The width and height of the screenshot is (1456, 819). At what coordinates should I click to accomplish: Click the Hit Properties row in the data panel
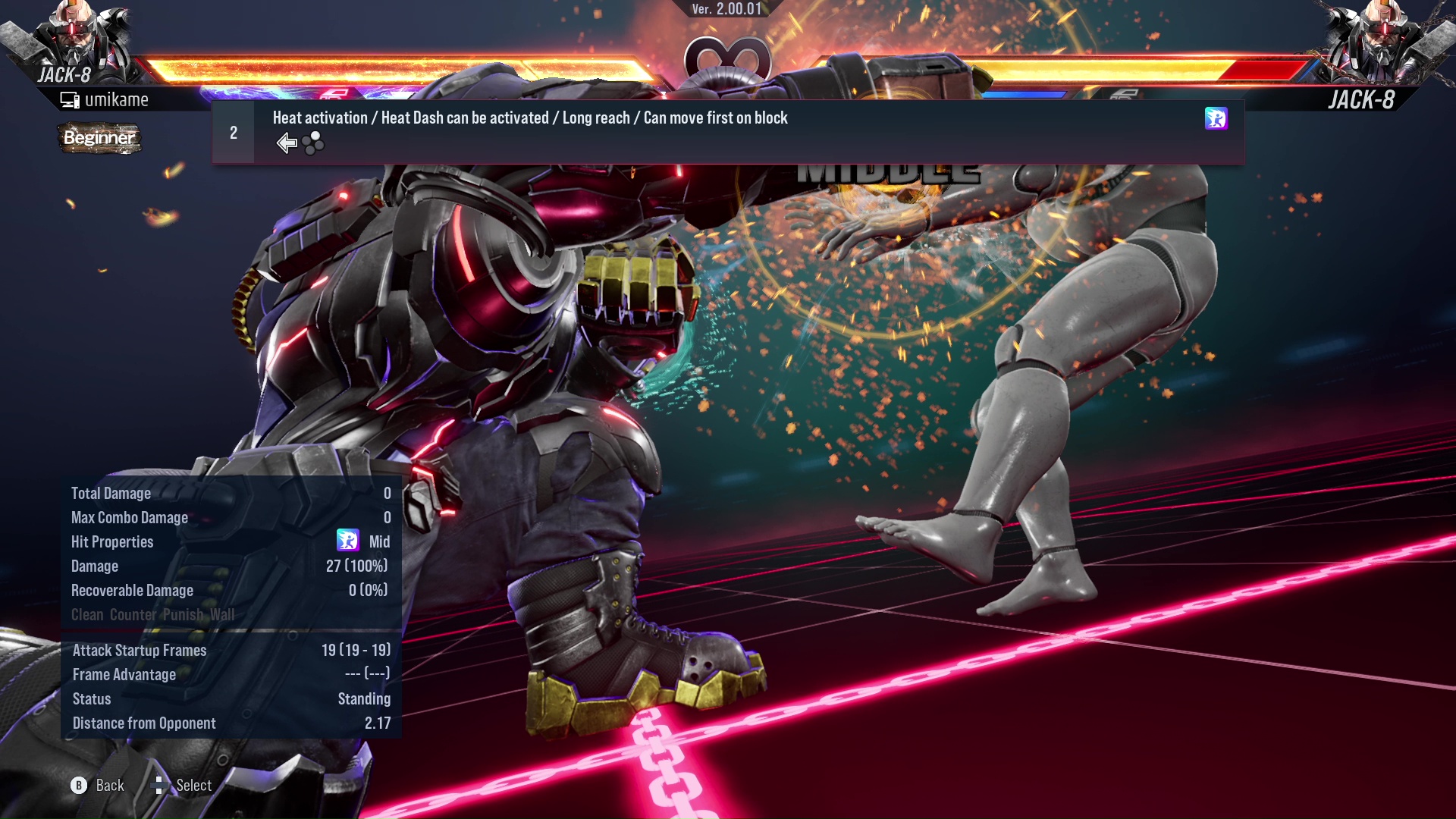[x=112, y=541]
